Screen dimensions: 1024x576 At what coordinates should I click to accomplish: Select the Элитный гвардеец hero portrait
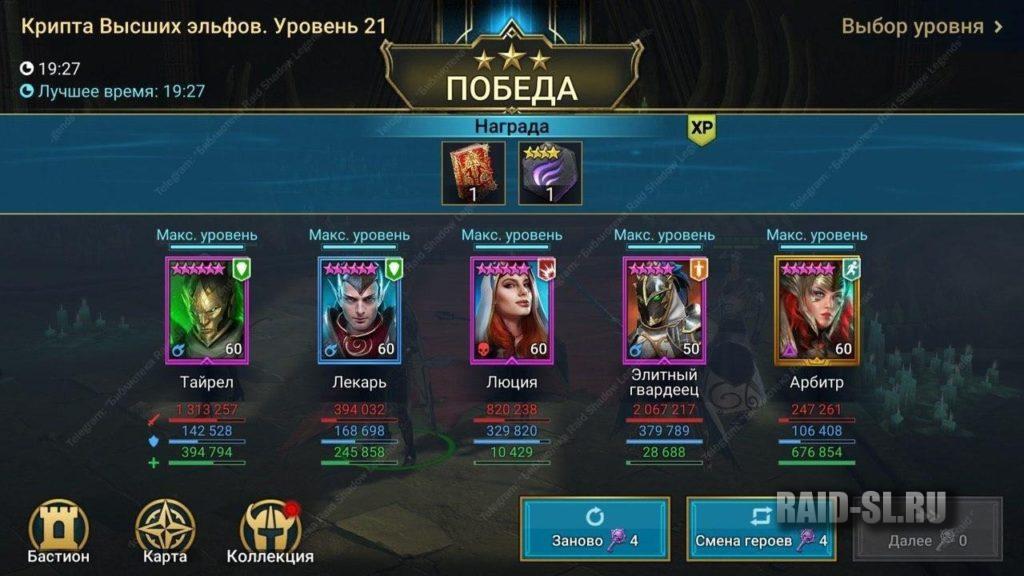664,309
